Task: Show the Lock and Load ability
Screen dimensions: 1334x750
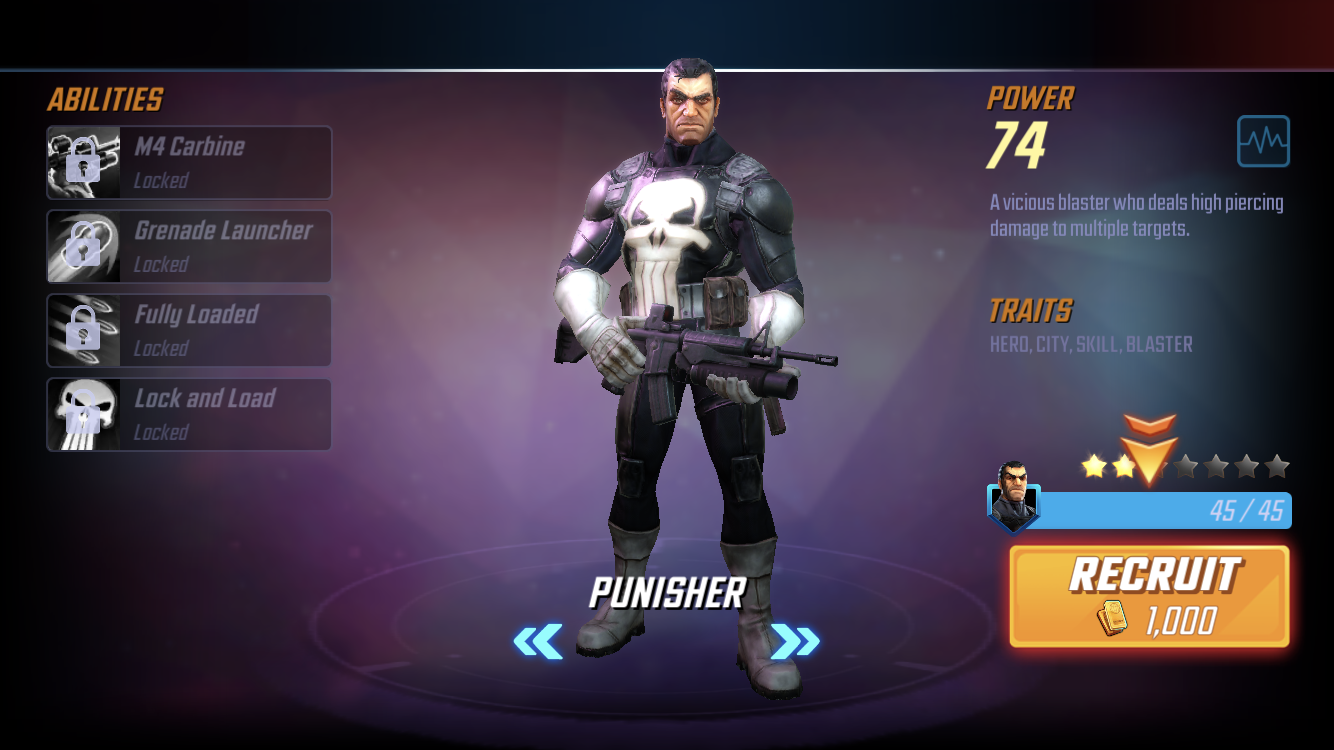Action: pyautogui.click(x=189, y=414)
